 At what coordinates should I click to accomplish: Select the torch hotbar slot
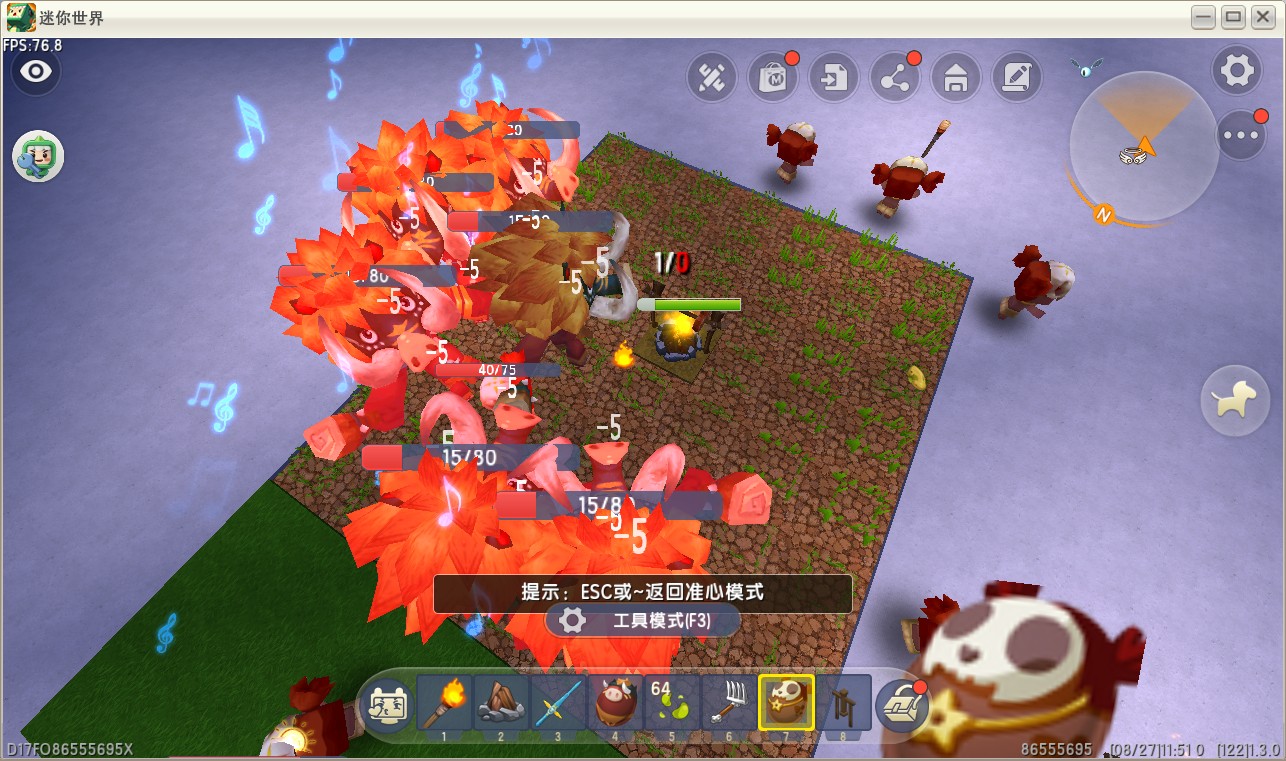coord(444,703)
